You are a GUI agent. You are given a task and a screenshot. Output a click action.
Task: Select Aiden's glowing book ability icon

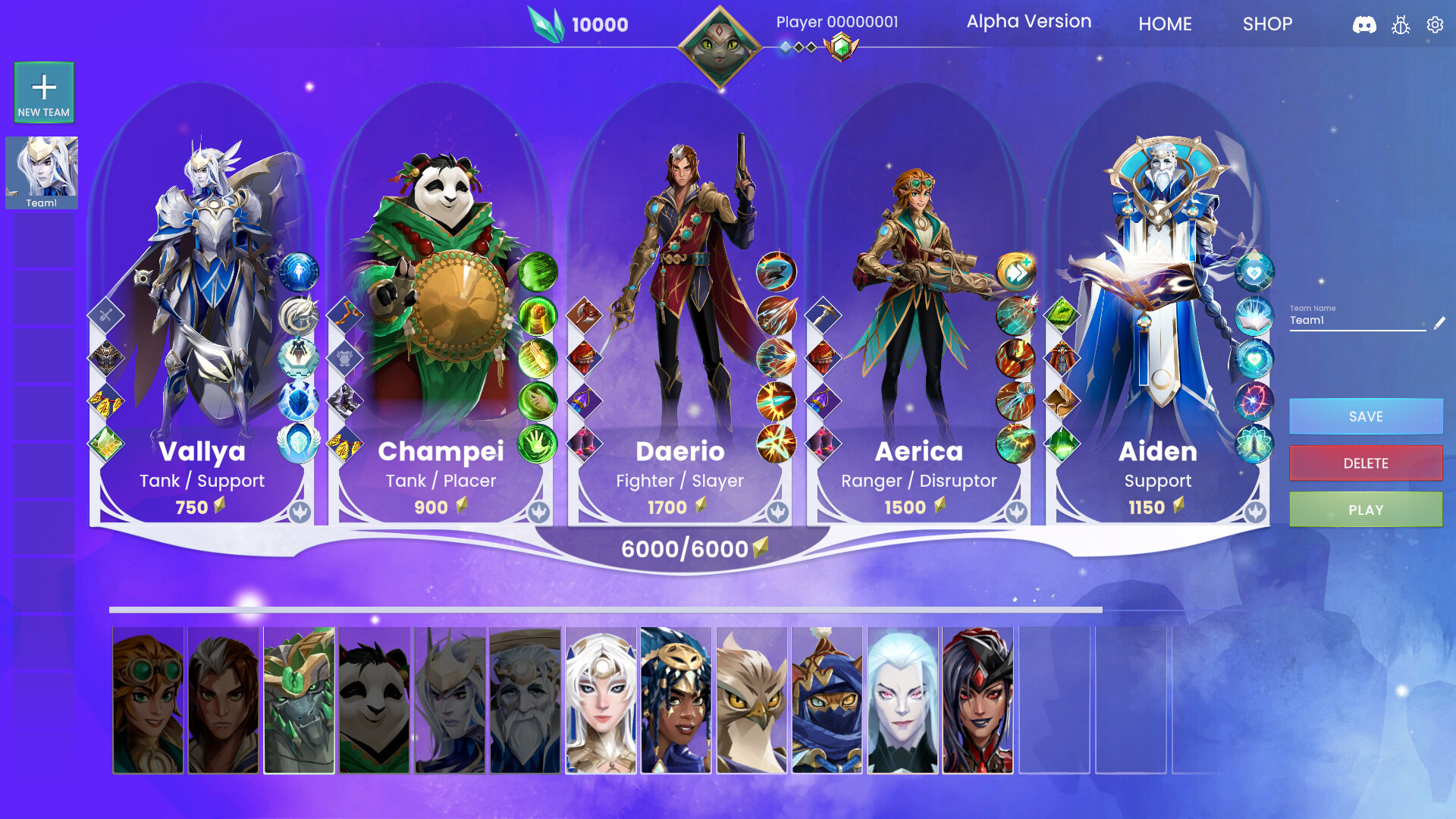(x=1253, y=318)
